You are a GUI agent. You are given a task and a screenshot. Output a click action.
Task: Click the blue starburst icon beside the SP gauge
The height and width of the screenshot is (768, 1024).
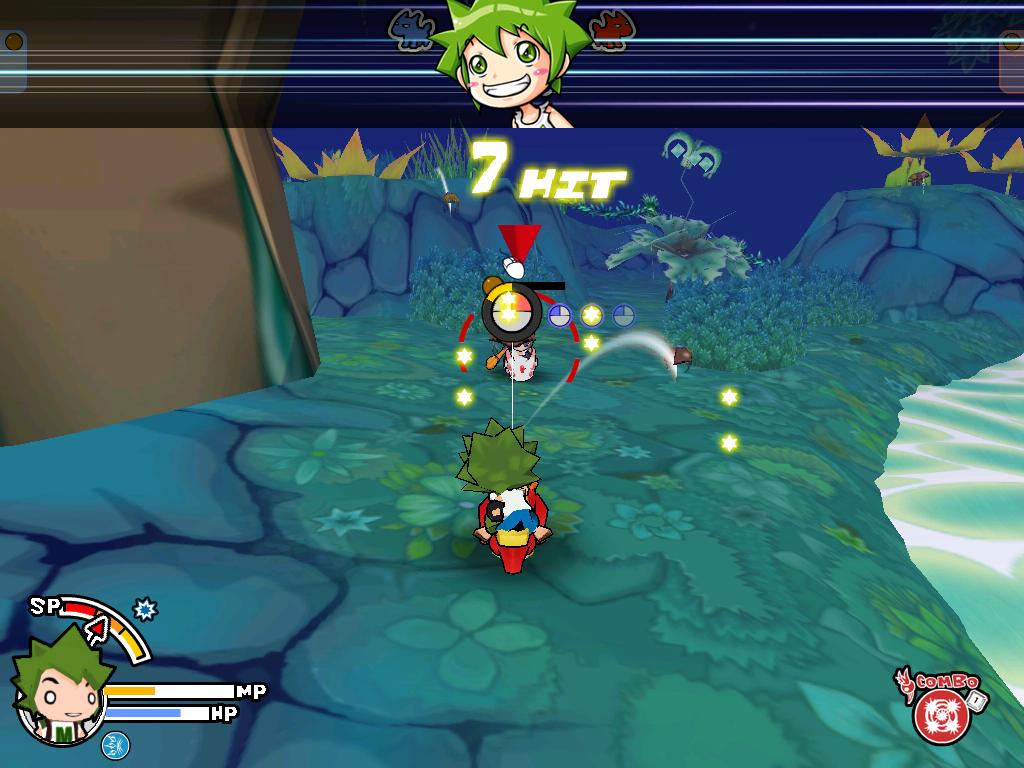coord(146,609)
